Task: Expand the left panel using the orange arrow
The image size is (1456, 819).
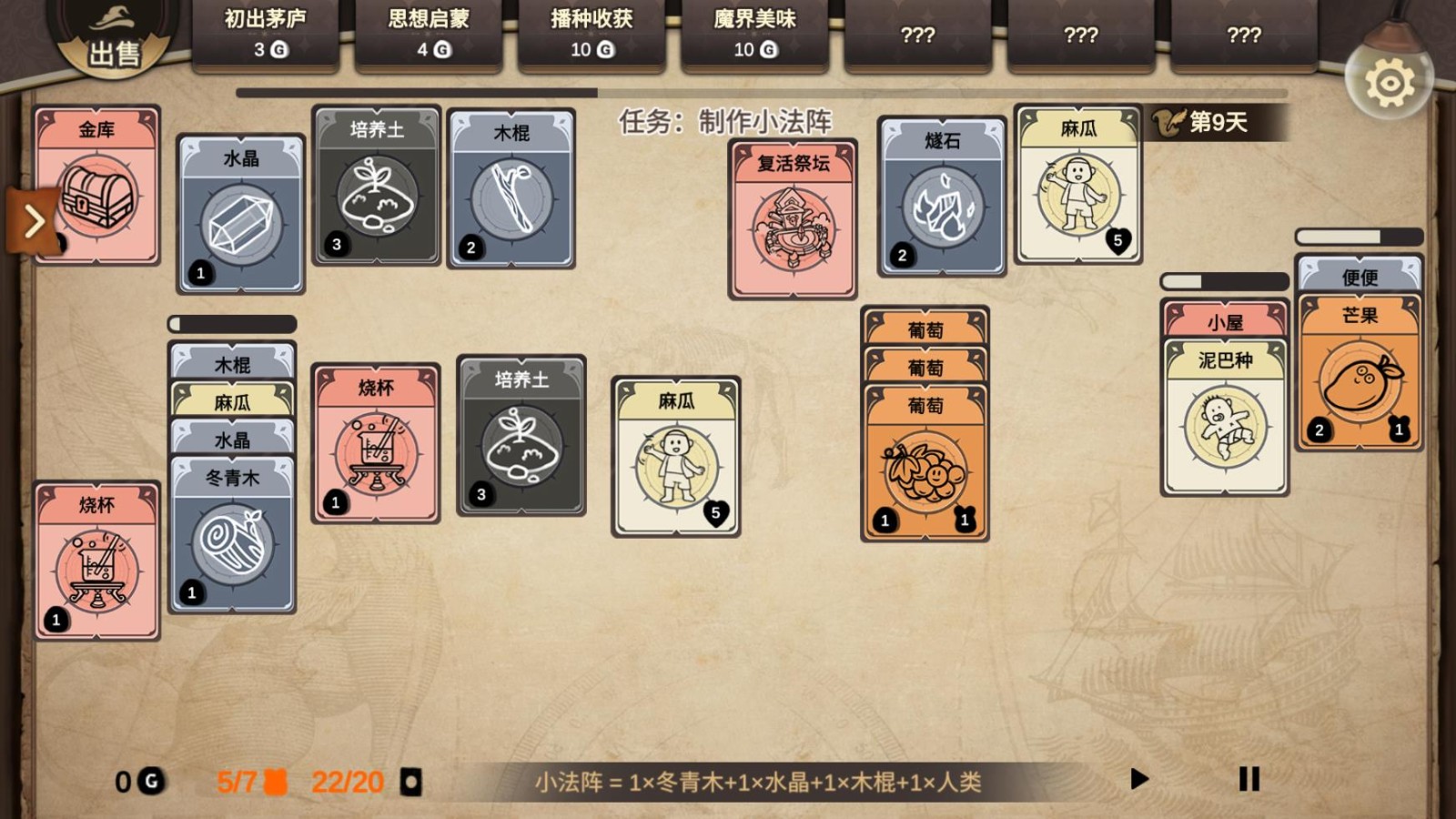Action: click(x=36, y=220)
